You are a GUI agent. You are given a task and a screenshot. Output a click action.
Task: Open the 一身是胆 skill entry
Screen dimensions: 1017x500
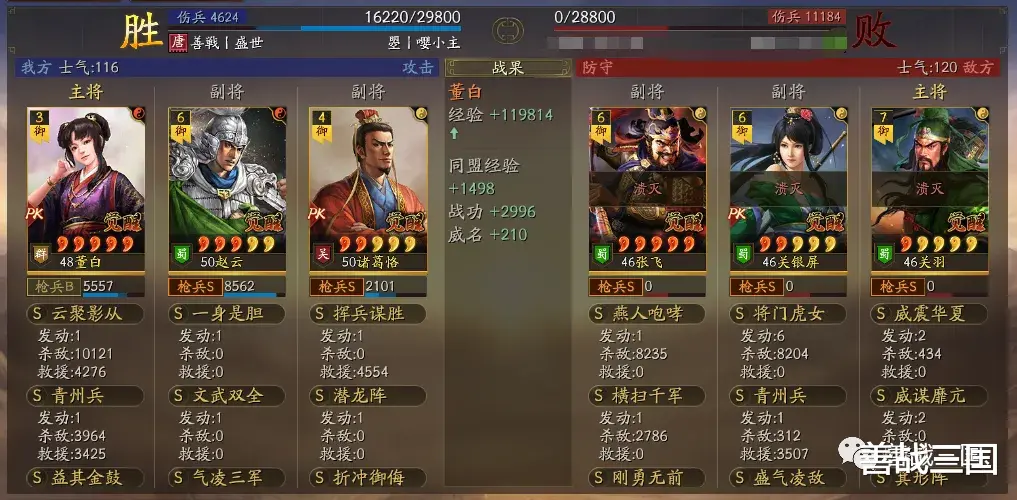226,314
